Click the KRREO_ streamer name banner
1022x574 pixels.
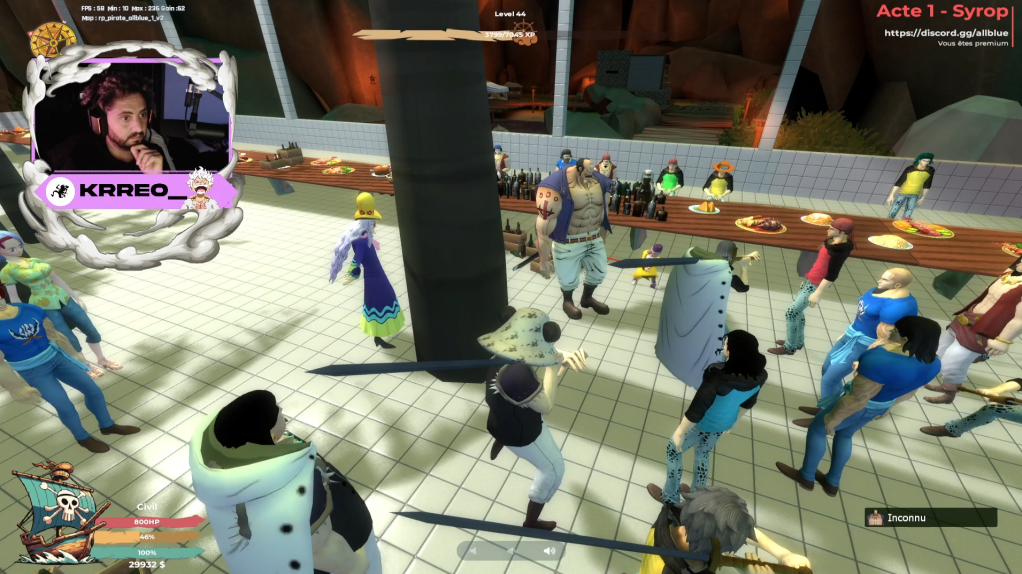(x=135, y=191)
